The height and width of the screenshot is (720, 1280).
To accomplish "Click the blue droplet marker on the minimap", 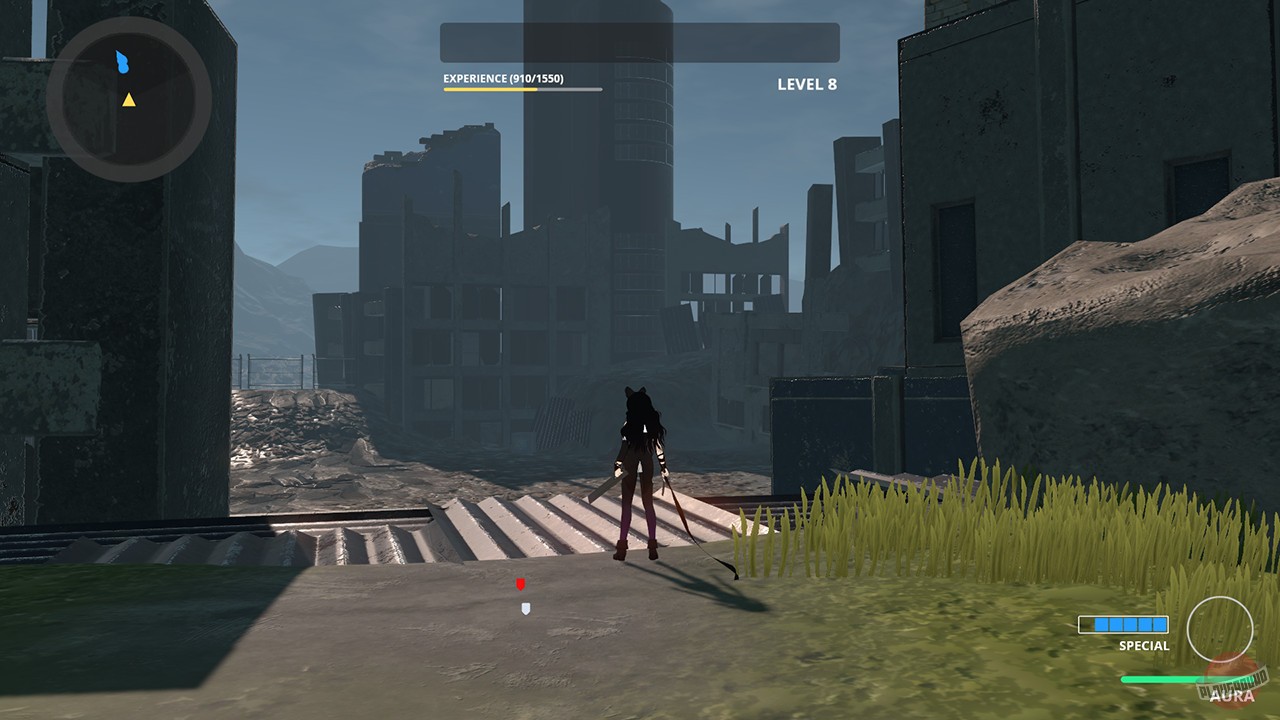I will (x=120, y=62).
